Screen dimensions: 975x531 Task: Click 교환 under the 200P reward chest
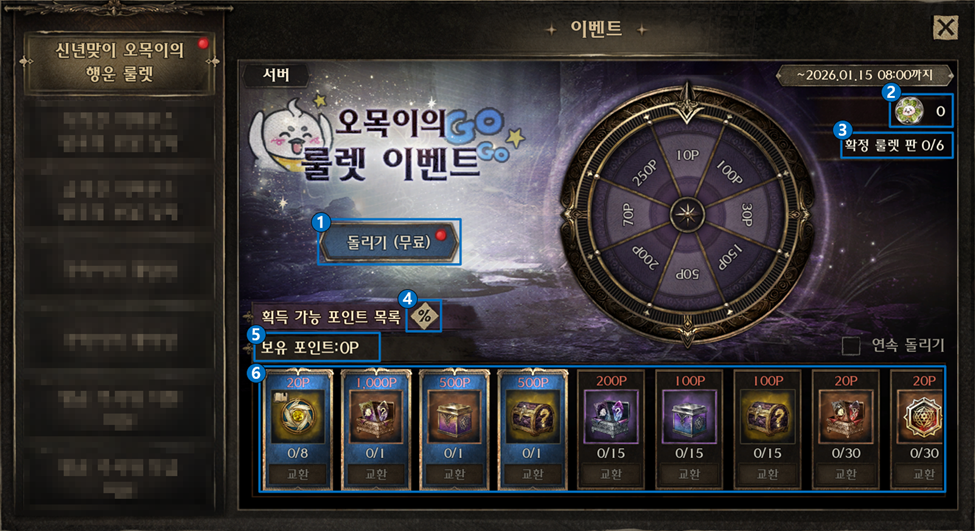pyautogui.click(x=610, y=474)
